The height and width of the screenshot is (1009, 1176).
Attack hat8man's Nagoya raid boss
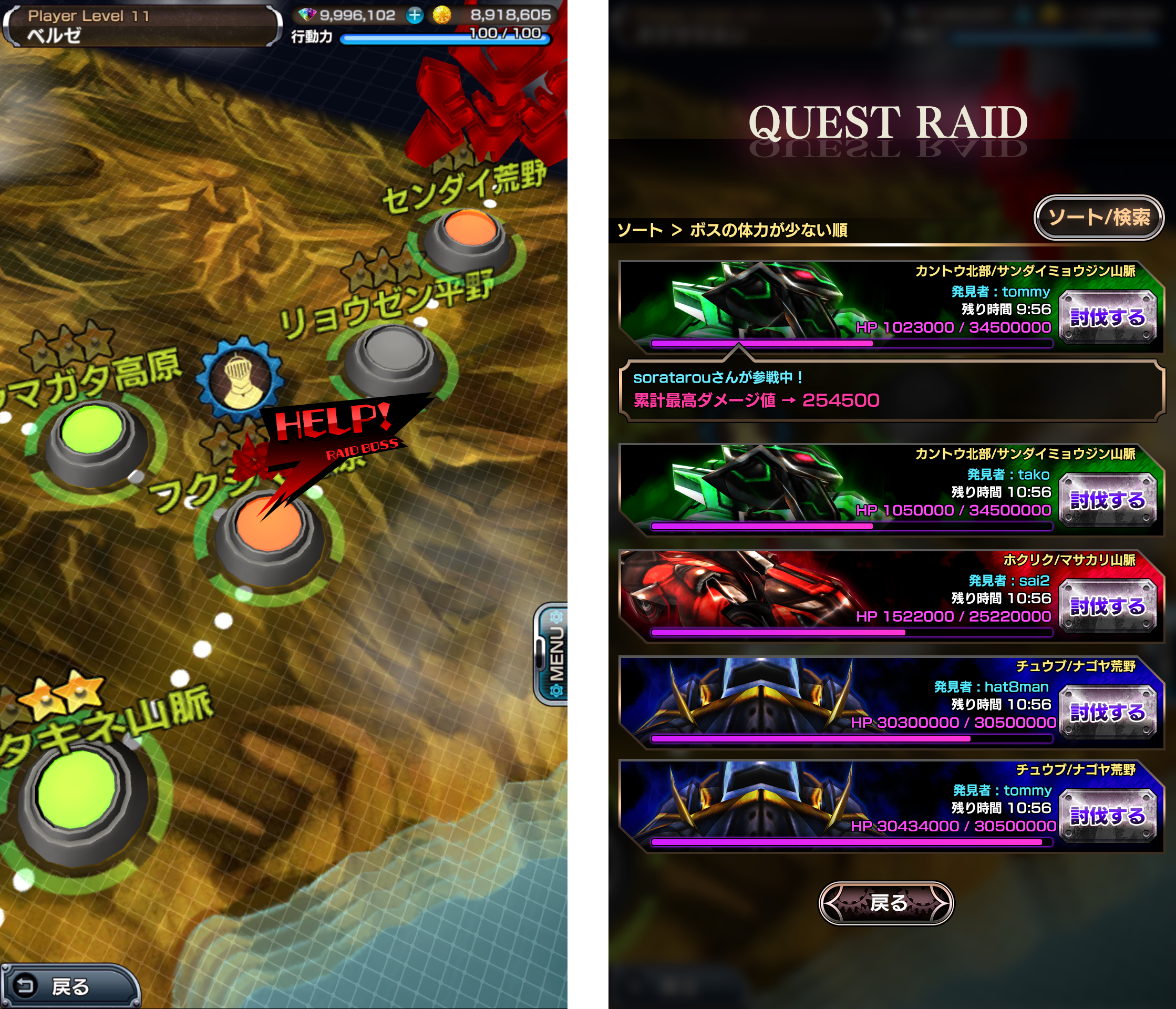[1107, 712]
